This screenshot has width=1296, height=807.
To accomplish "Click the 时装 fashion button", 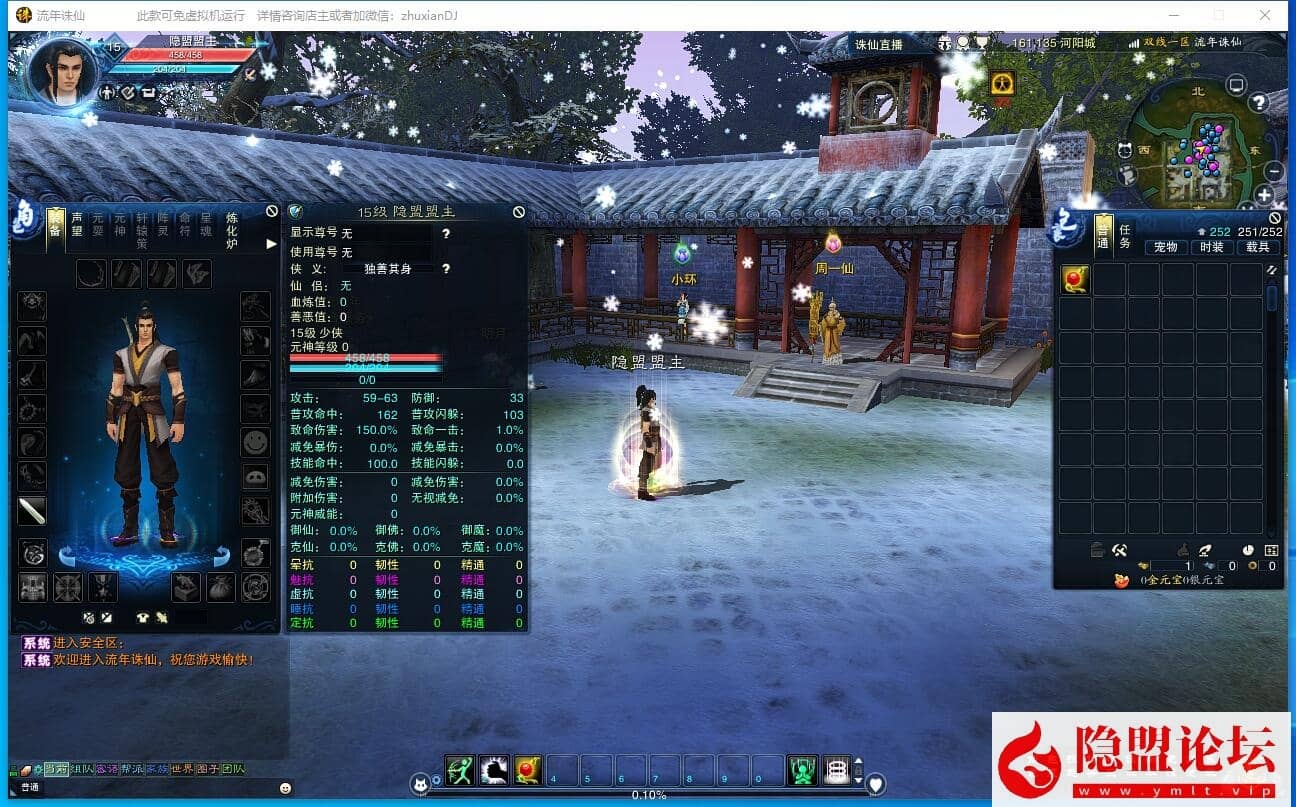I will (x=1210, y=247).
